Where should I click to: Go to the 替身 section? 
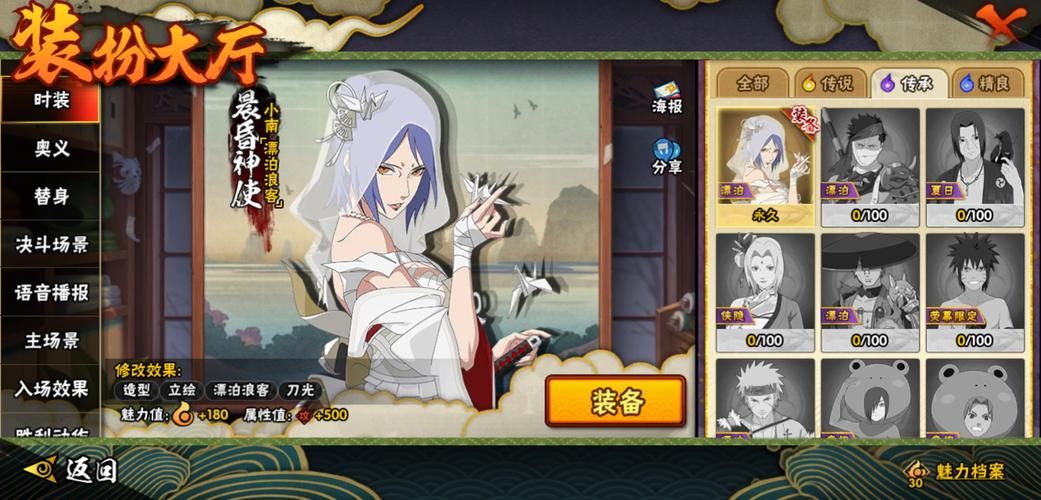[x=51, y=196]
